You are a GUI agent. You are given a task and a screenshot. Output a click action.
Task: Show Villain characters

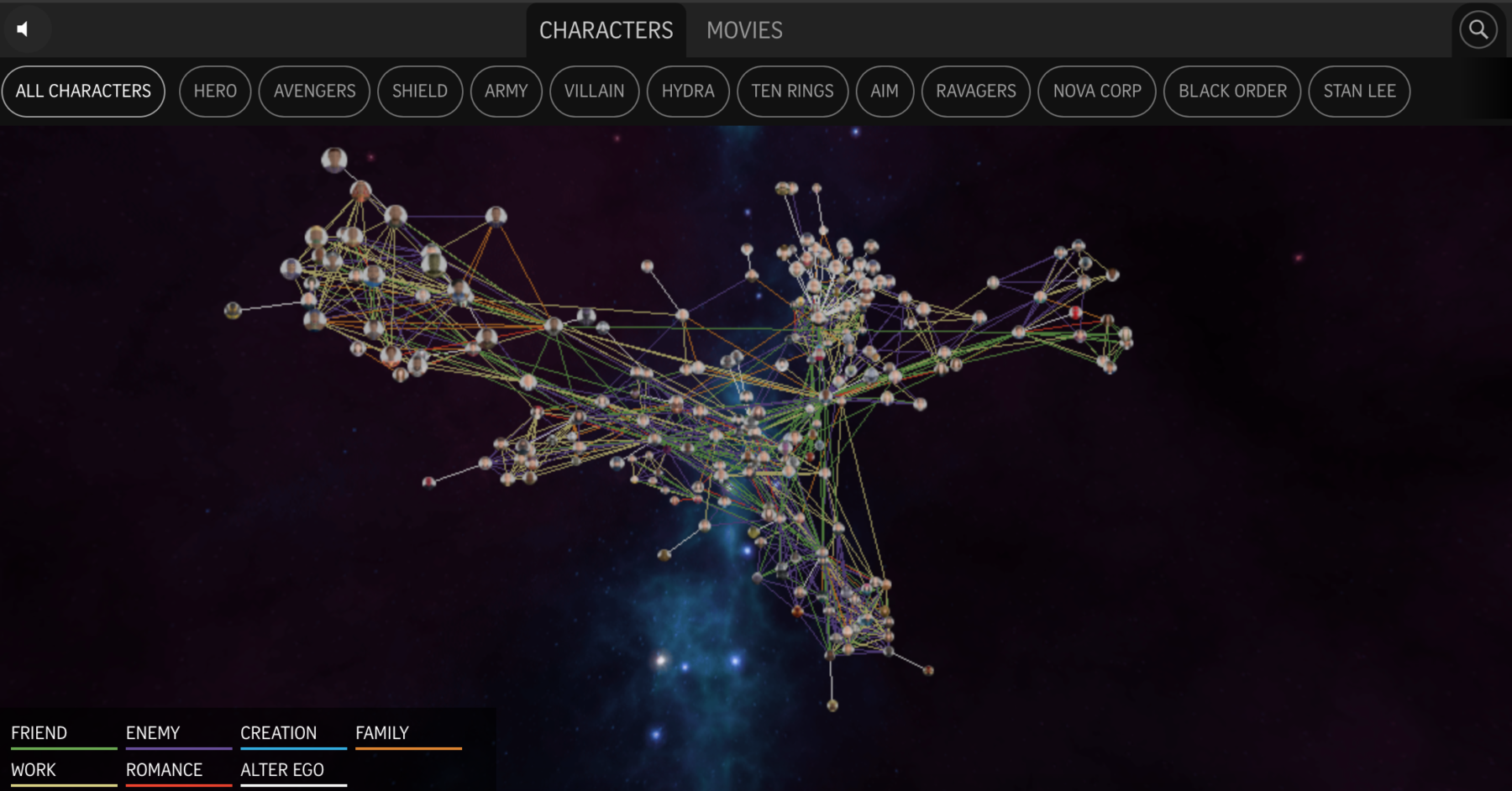[594, 92]
